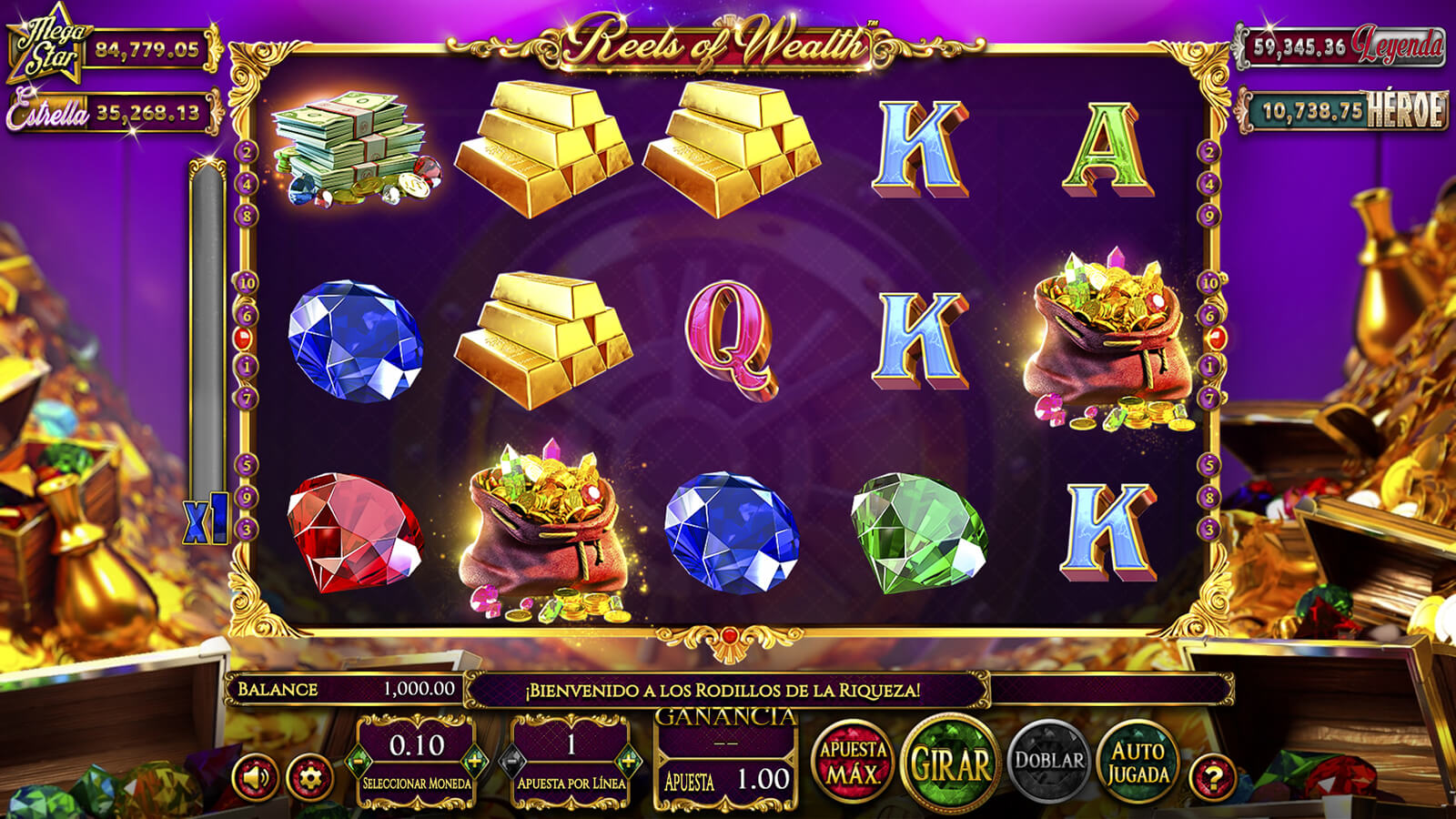Raise the bet per line

click(628, 760)
